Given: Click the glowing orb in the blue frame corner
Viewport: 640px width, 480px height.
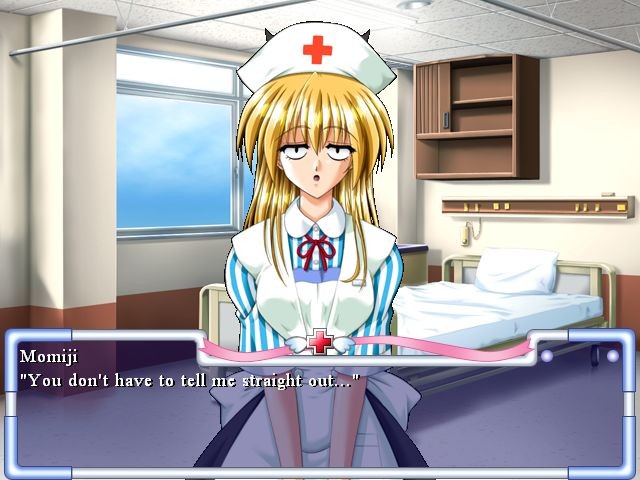Looking at the screenshot, I should (612, 355).
